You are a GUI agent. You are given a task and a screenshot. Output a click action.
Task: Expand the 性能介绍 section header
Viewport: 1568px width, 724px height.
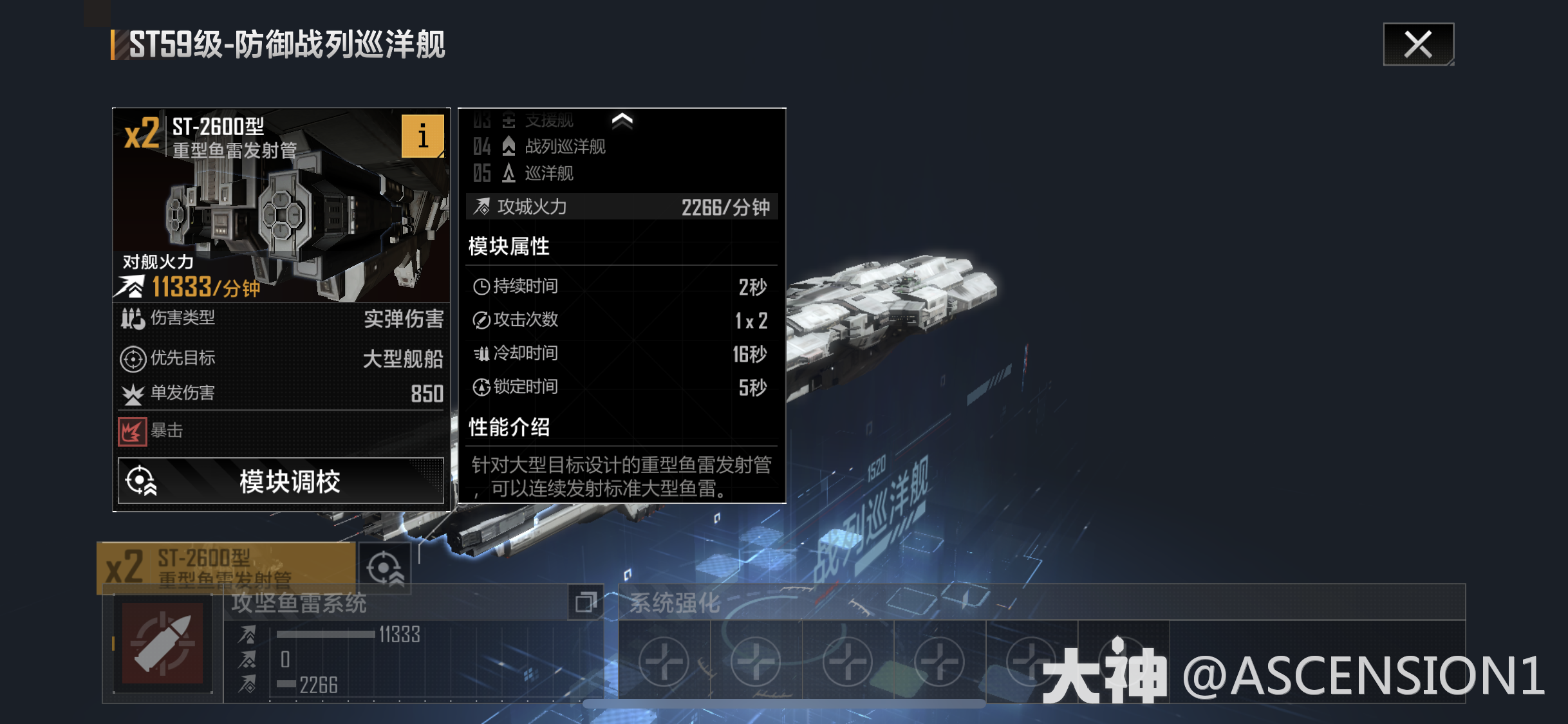509,426
